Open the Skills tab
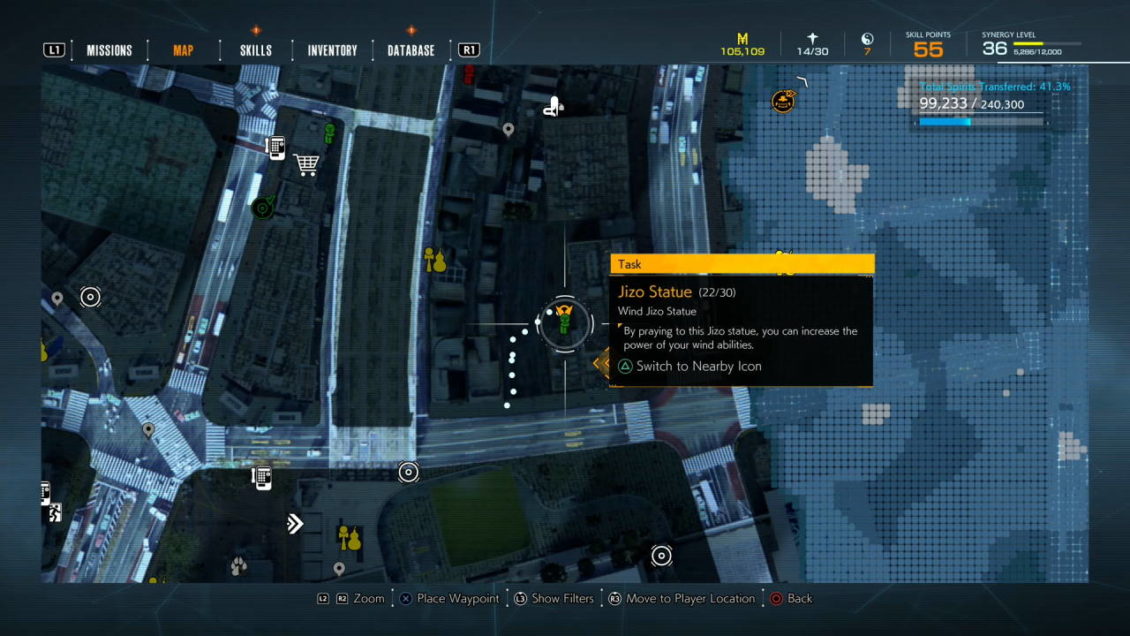The width and height of the screenshot is (1130, 636). (256, 51)
